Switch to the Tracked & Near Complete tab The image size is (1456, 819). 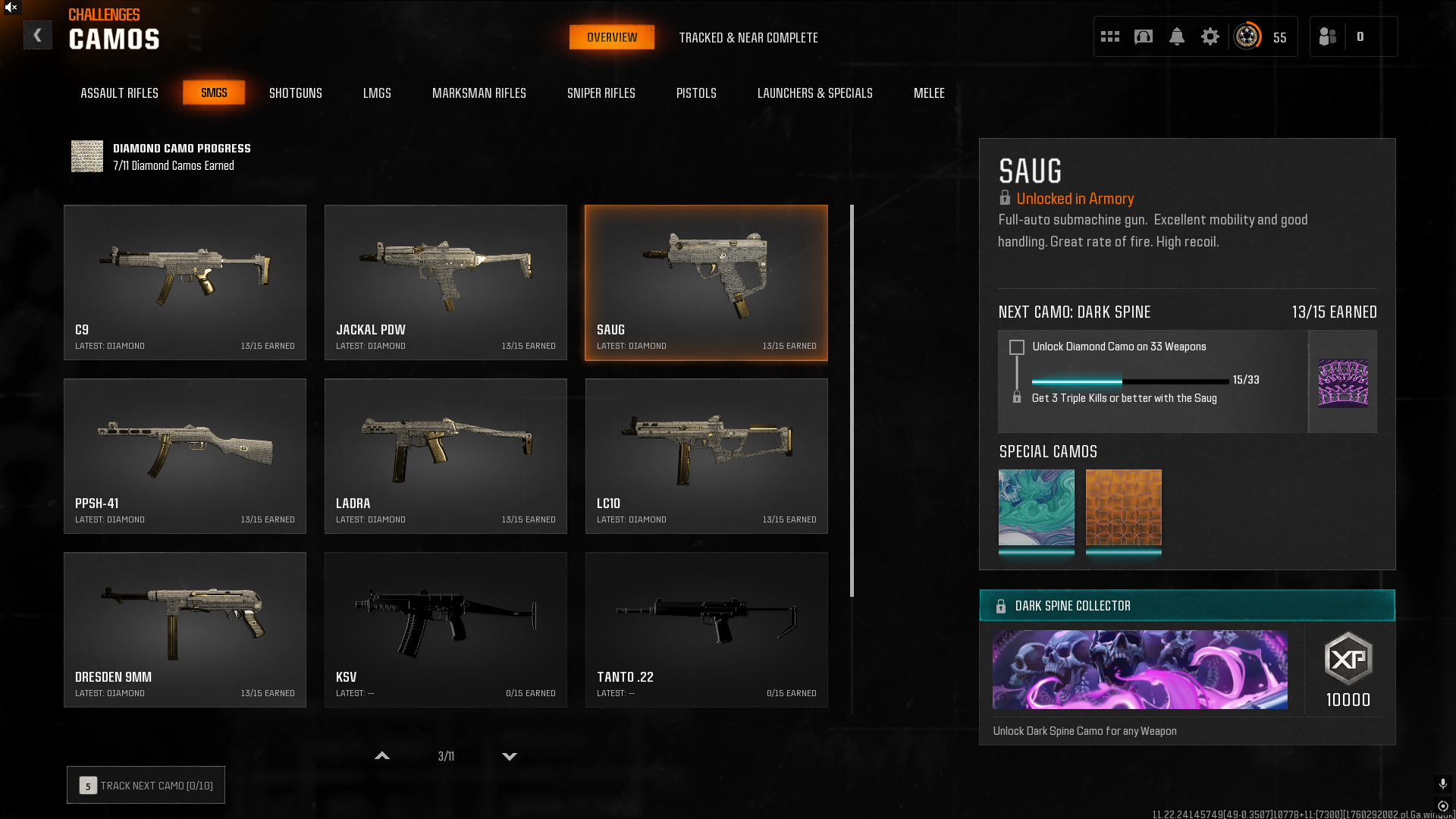coord(748,37)
